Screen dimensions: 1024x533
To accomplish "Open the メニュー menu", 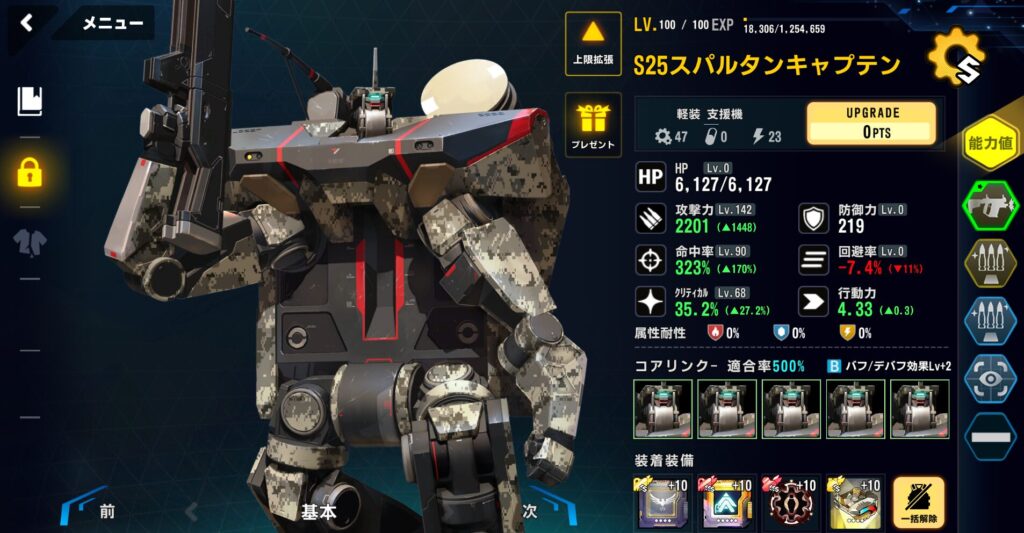I will 112,23.
